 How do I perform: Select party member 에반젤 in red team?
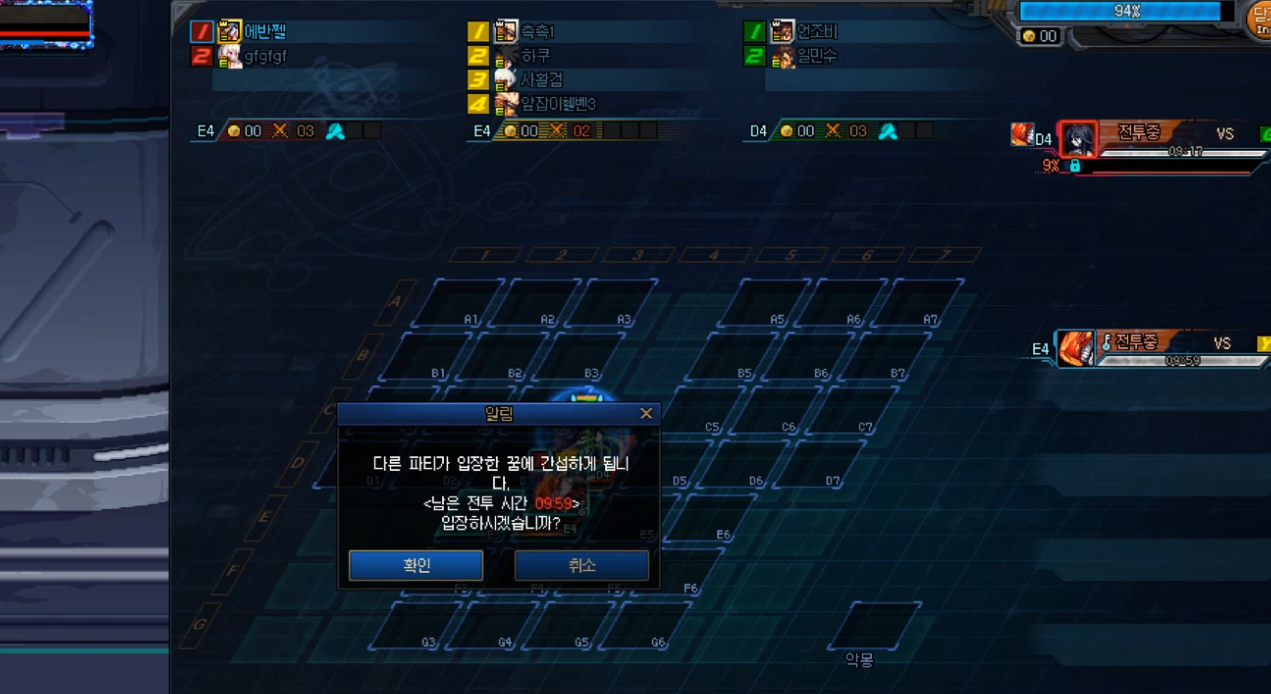[x=266, y=32]
